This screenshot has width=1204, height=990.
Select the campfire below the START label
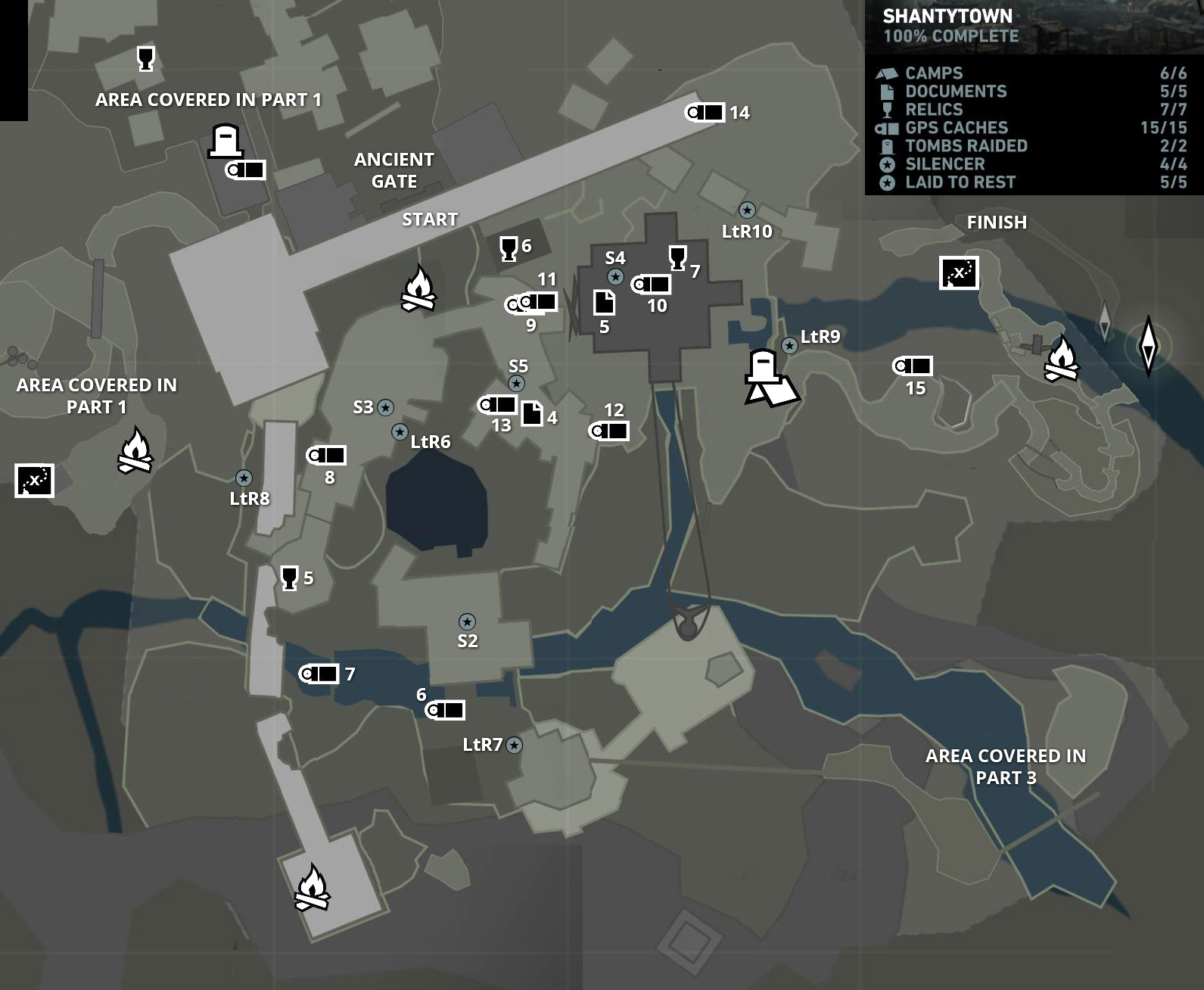(x=418, y=288)
